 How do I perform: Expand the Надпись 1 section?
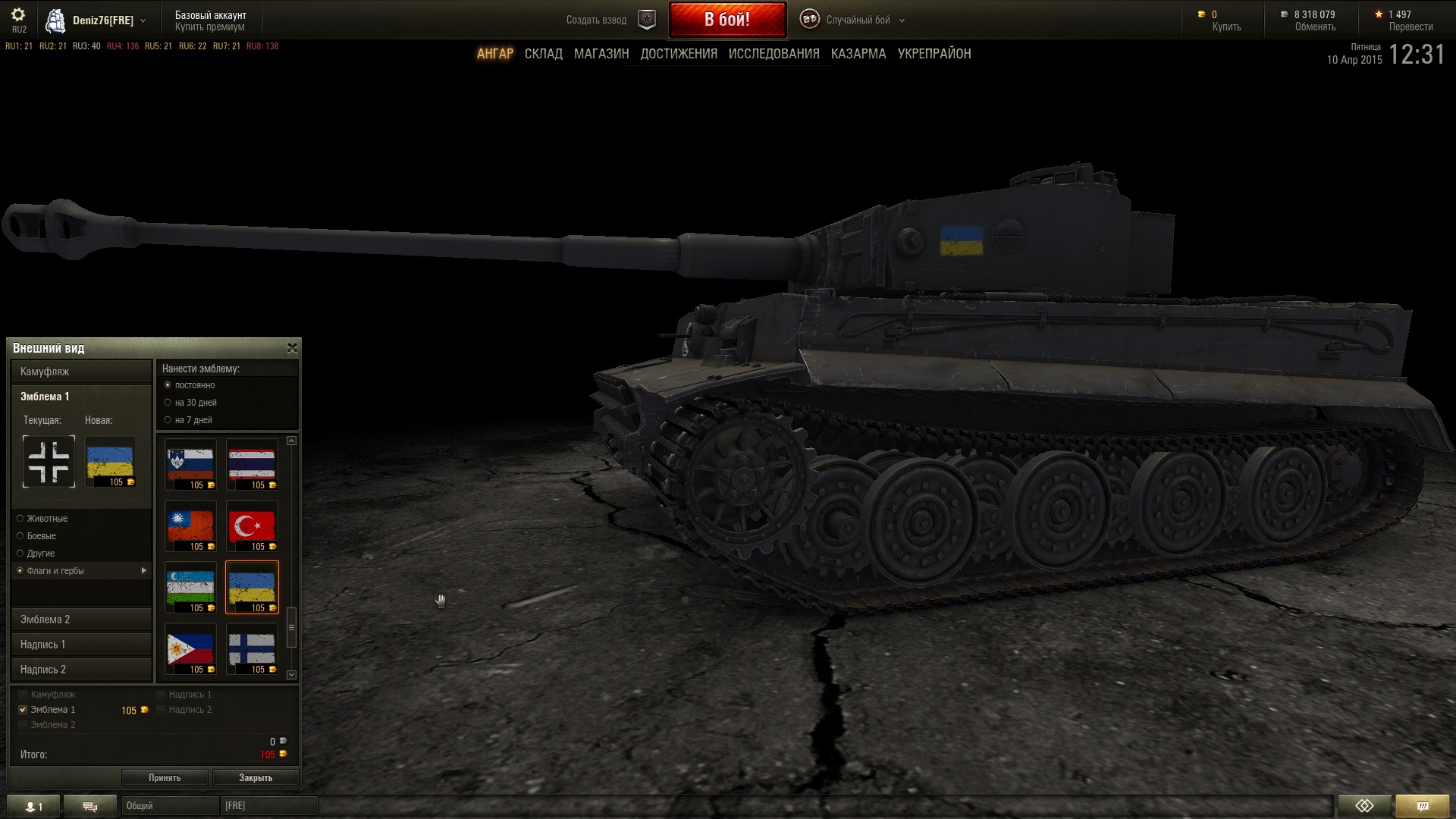(81, 645)
